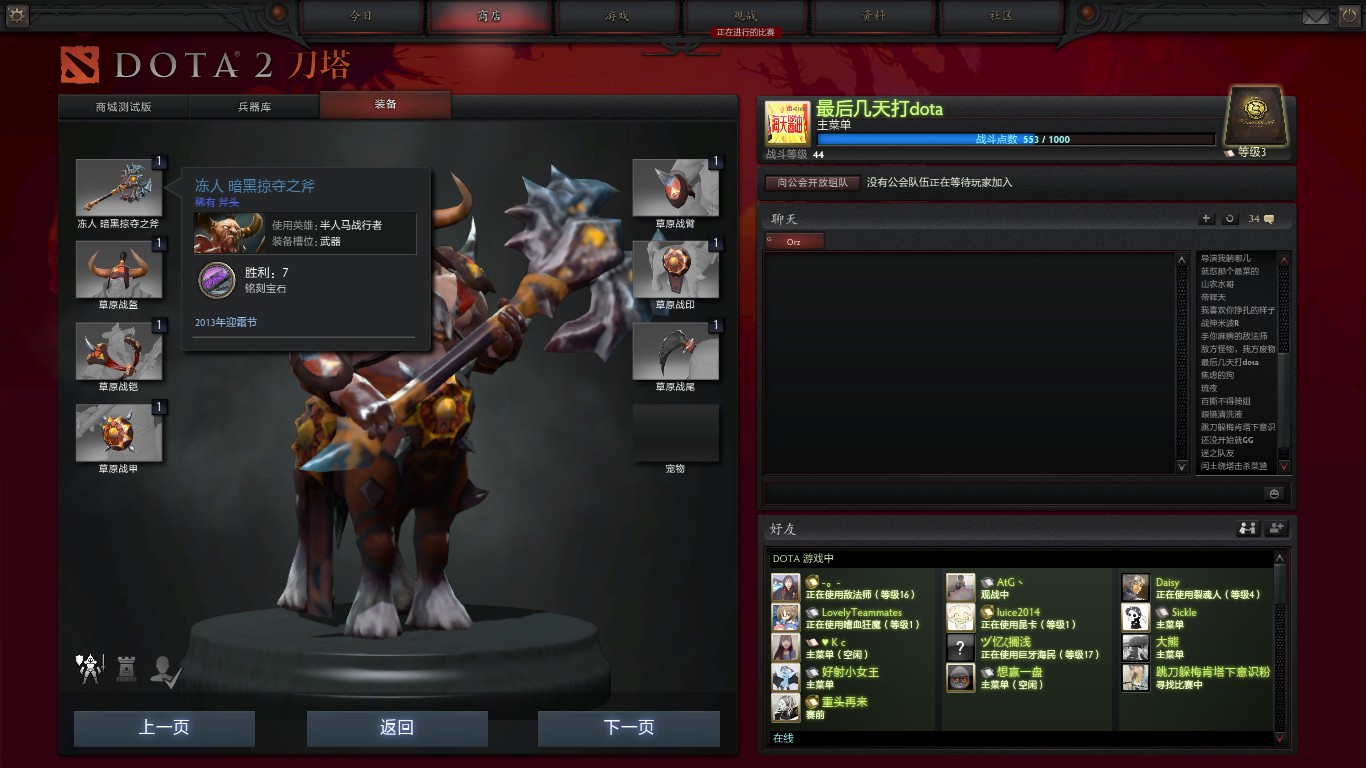Go to previous page with 上一页
Viewport: 1366px width, 768px height.
click(x=164, y=728)
